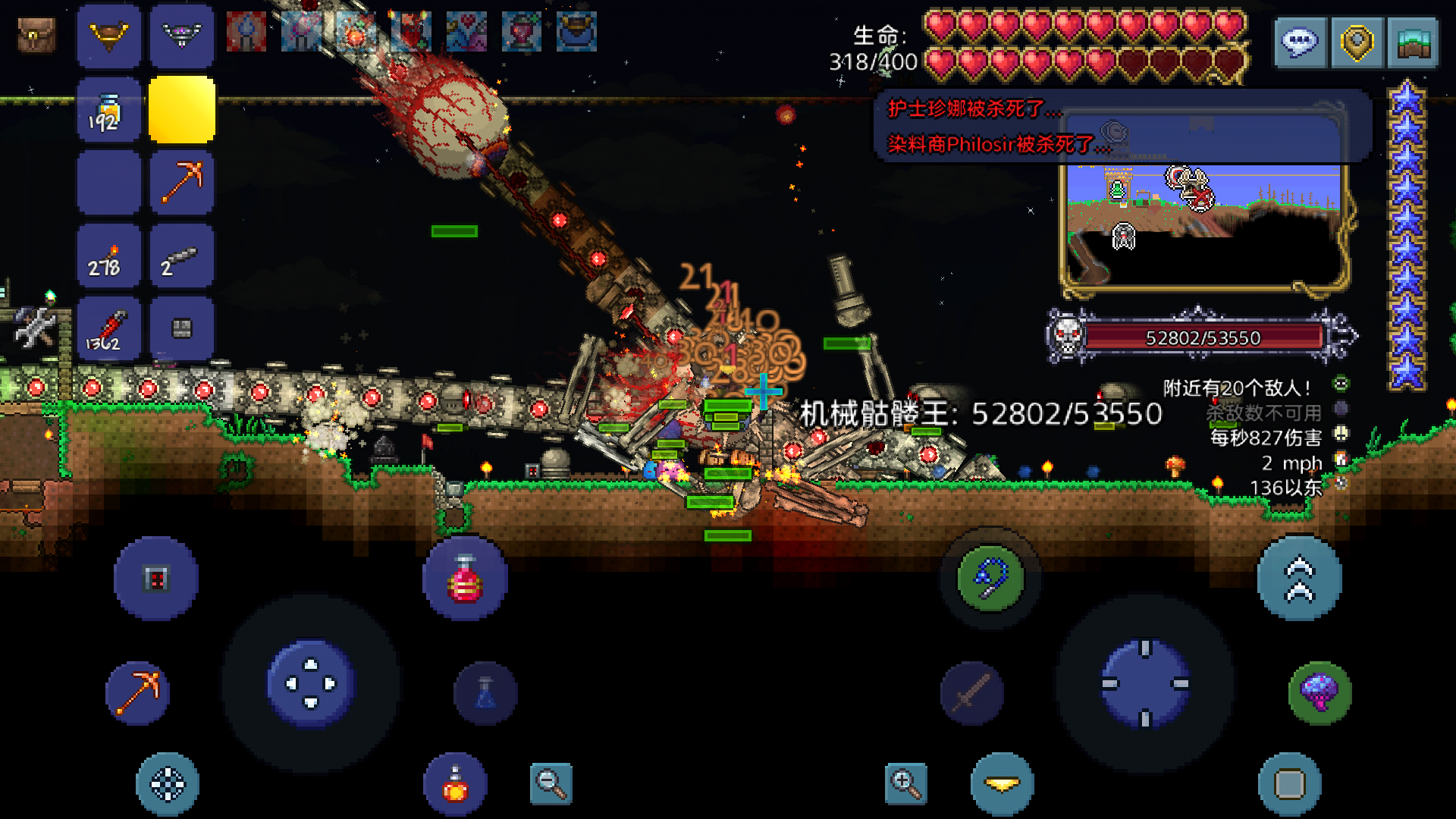Use the quick mana potion button
This screenshot has height=819, width=1456.
click(485, 693)
